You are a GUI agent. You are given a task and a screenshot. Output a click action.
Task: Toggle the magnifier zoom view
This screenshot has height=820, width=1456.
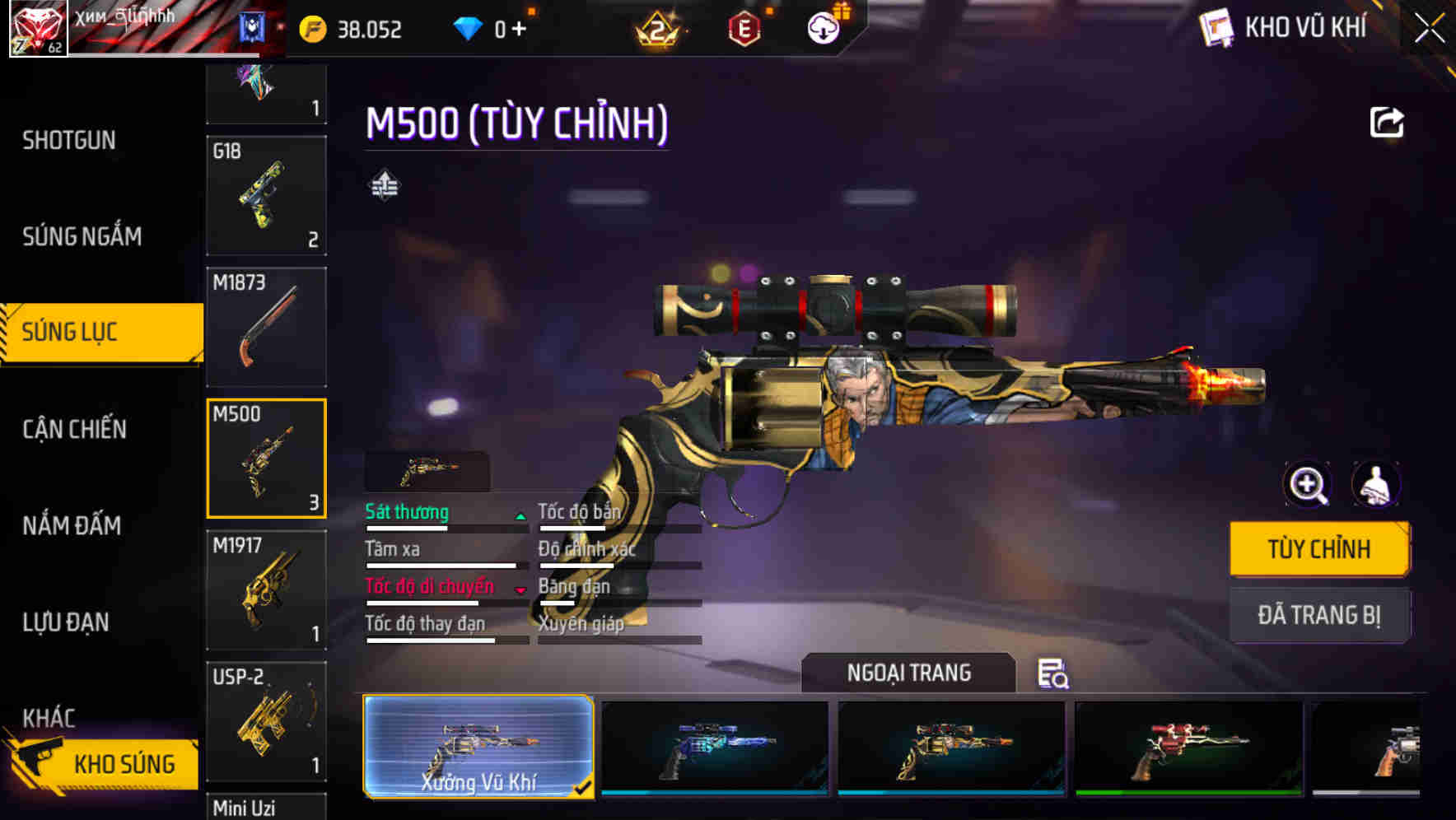click(x=1306, y=485)
